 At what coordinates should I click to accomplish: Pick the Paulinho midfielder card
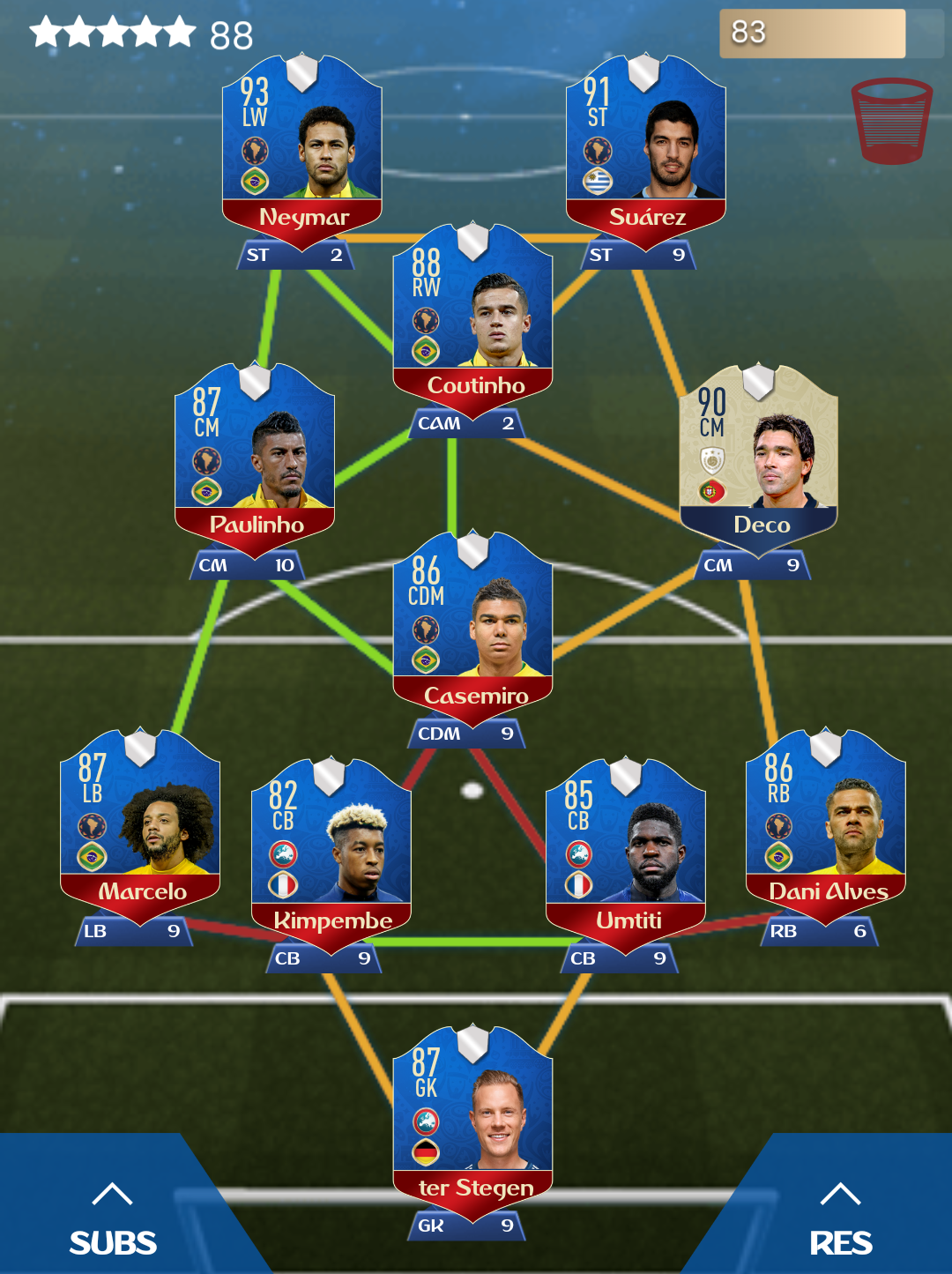255,455
